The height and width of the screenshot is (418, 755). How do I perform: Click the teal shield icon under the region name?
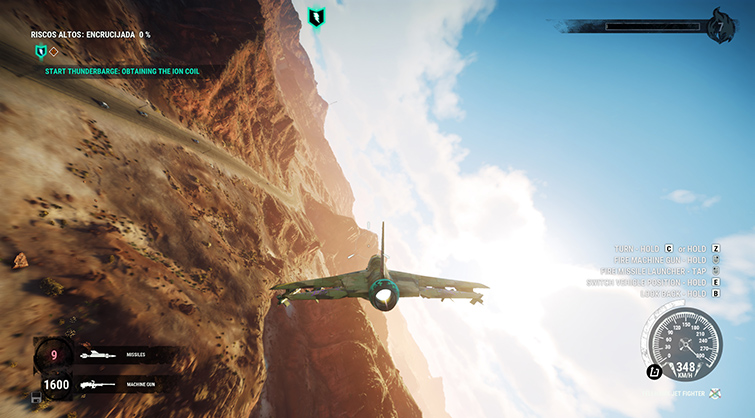pyautogui.click(x=40, y=51)
